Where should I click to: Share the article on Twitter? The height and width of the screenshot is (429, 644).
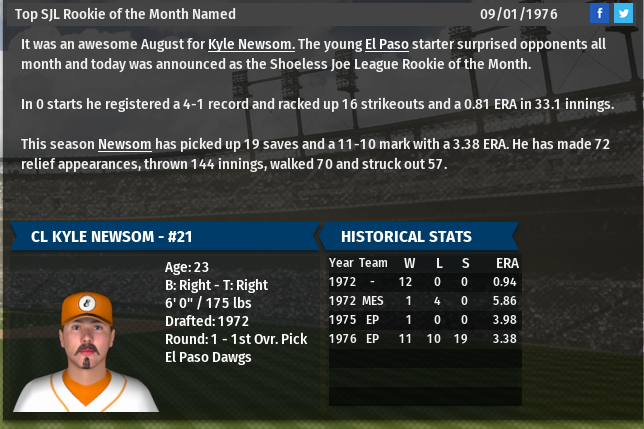point(622,13)
